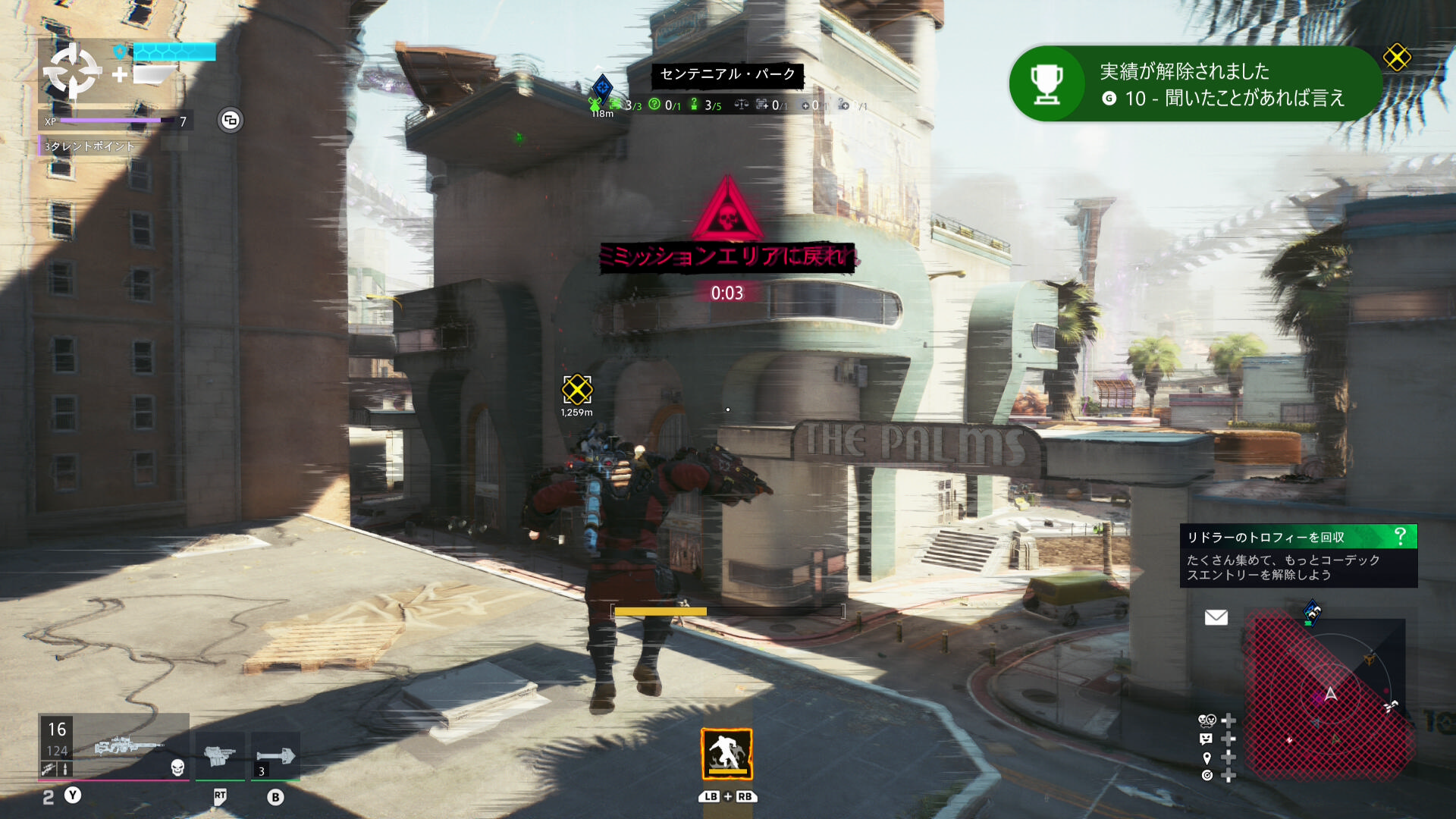
Task: Select the melee weapon slot
Action: tap(275, 755)
